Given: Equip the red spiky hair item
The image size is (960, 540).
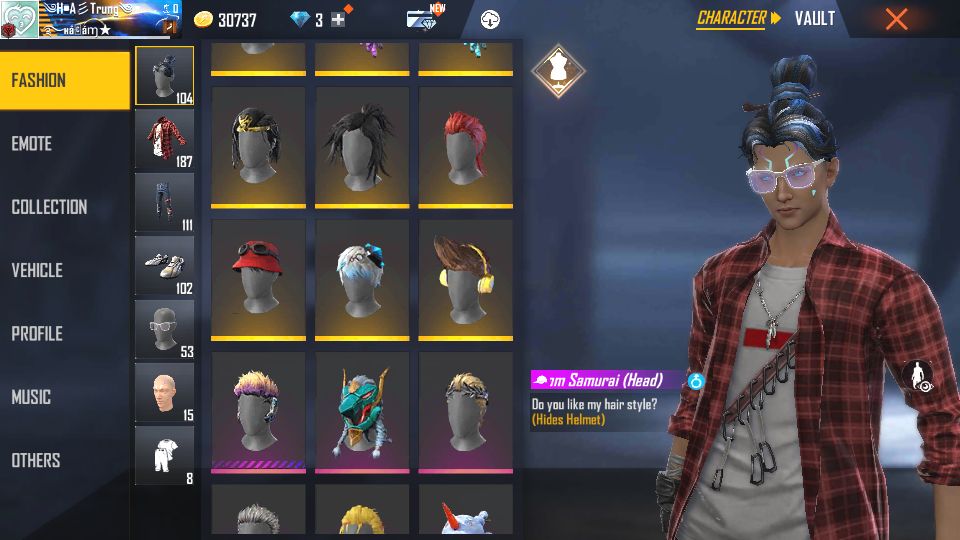Looking at the screenshot, I should point(465,146).
